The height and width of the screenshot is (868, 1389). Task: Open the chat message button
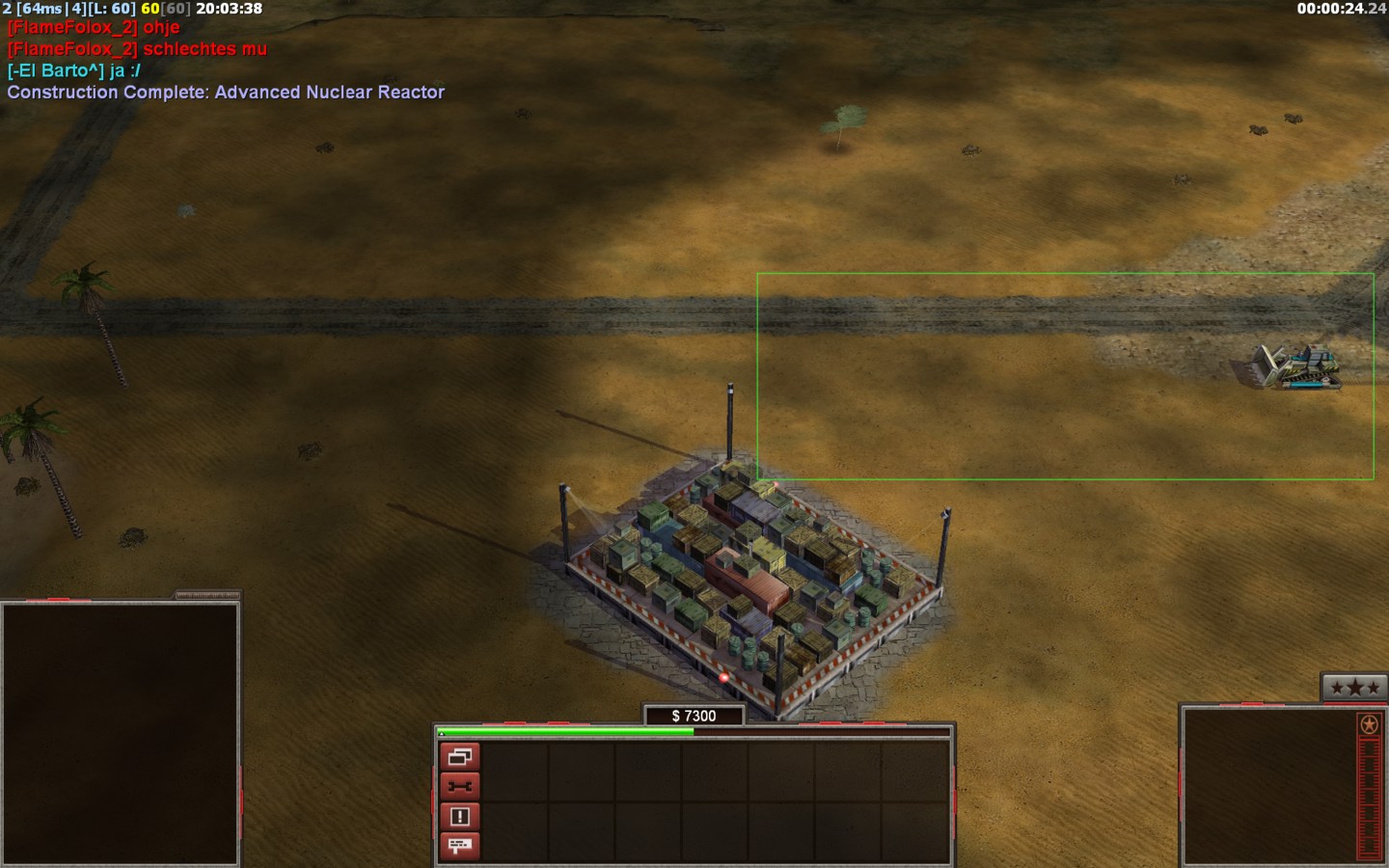459,846
